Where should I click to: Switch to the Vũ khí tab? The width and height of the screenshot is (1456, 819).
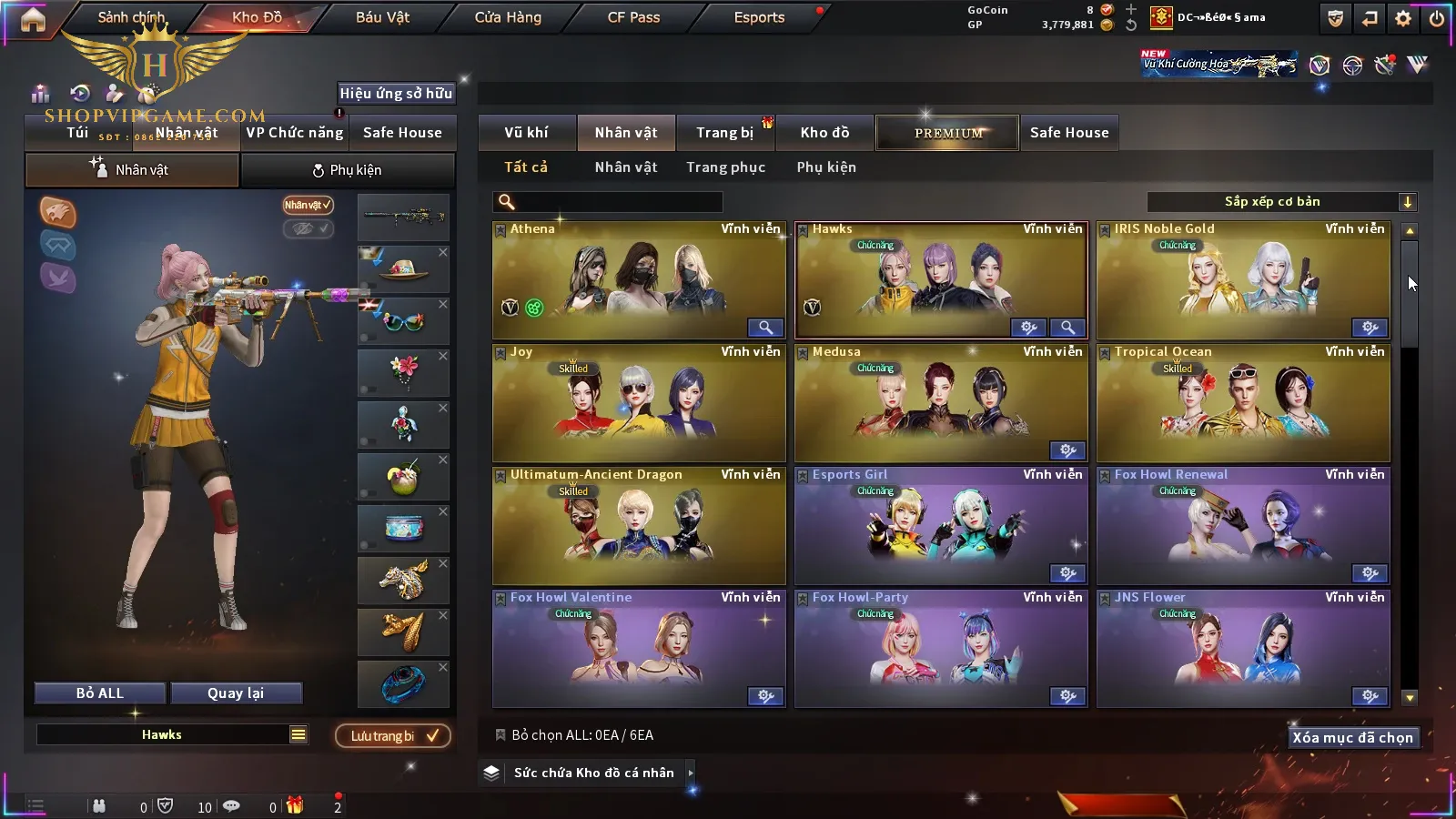(526, 133)
